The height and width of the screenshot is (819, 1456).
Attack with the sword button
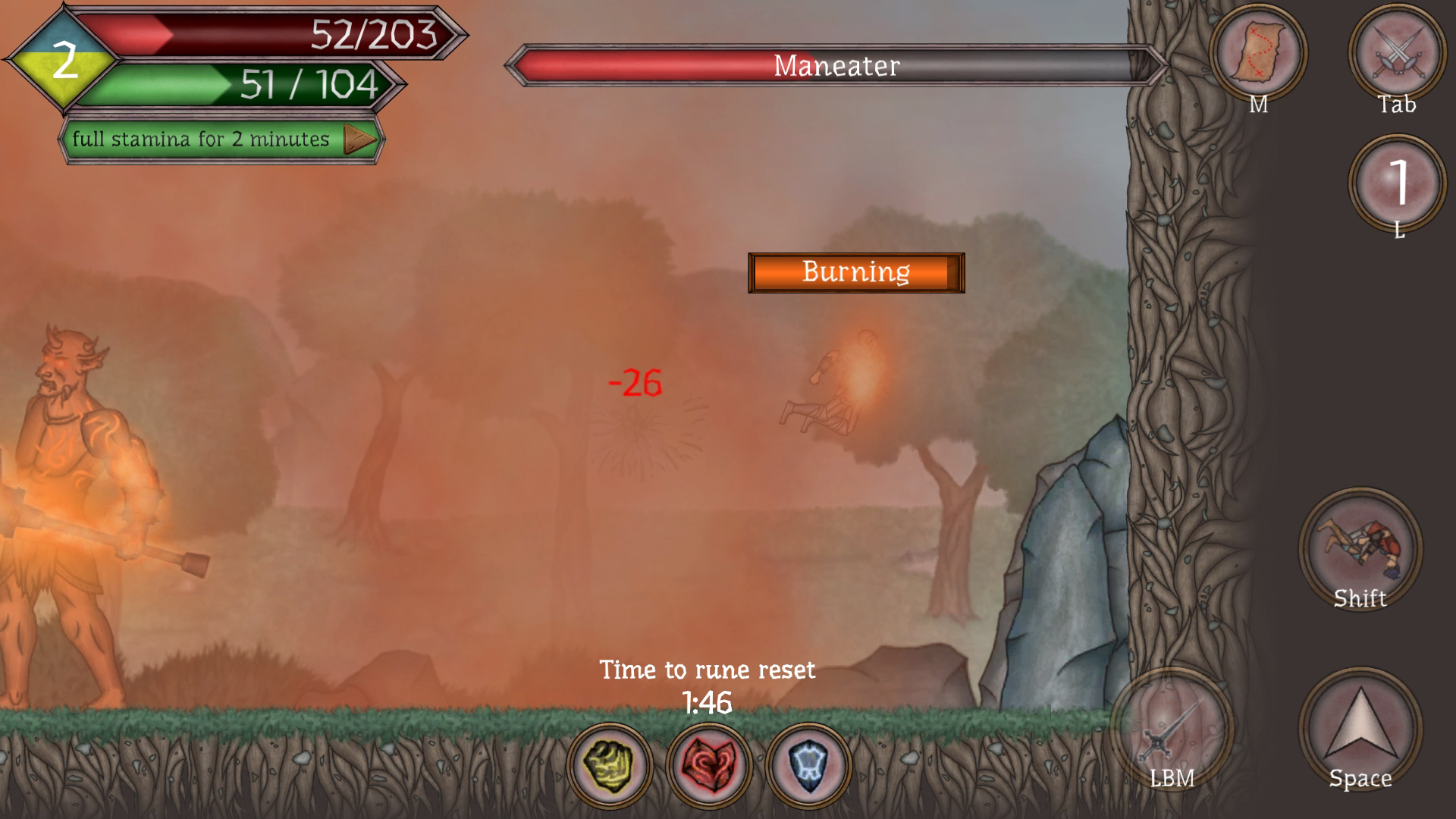pyautogui.click(x=1172, y=730)
